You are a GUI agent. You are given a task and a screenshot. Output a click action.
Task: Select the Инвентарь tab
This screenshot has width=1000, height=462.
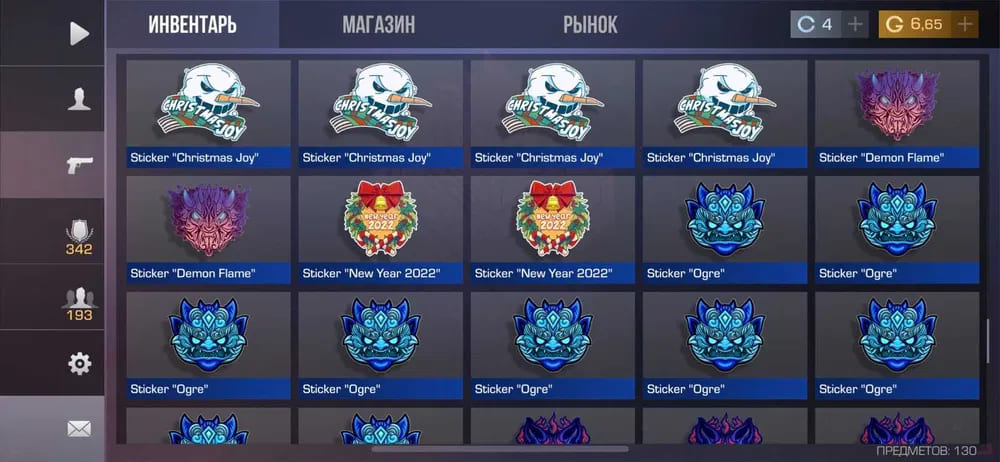(192, 25)
